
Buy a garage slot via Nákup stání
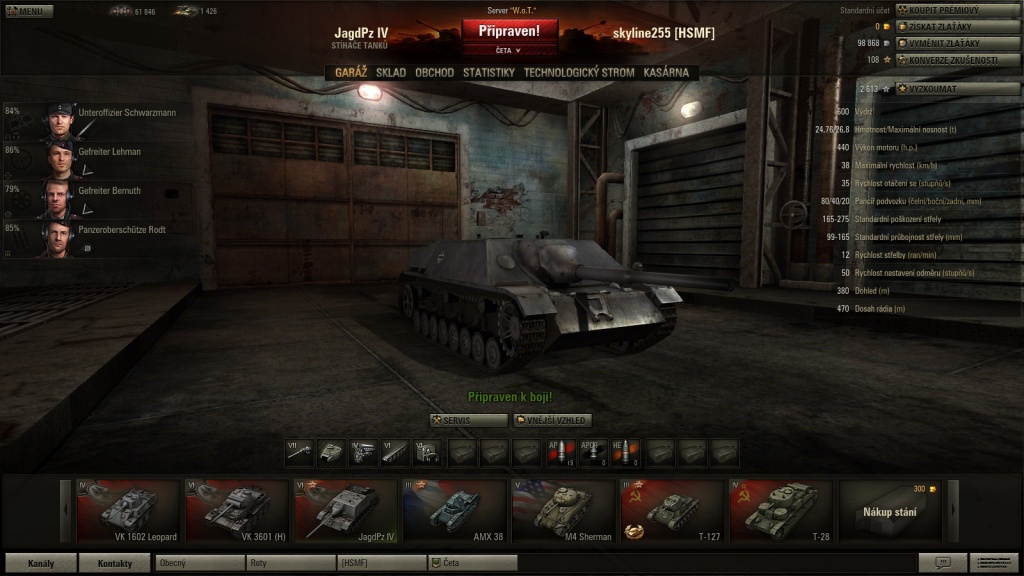[891, 510]
